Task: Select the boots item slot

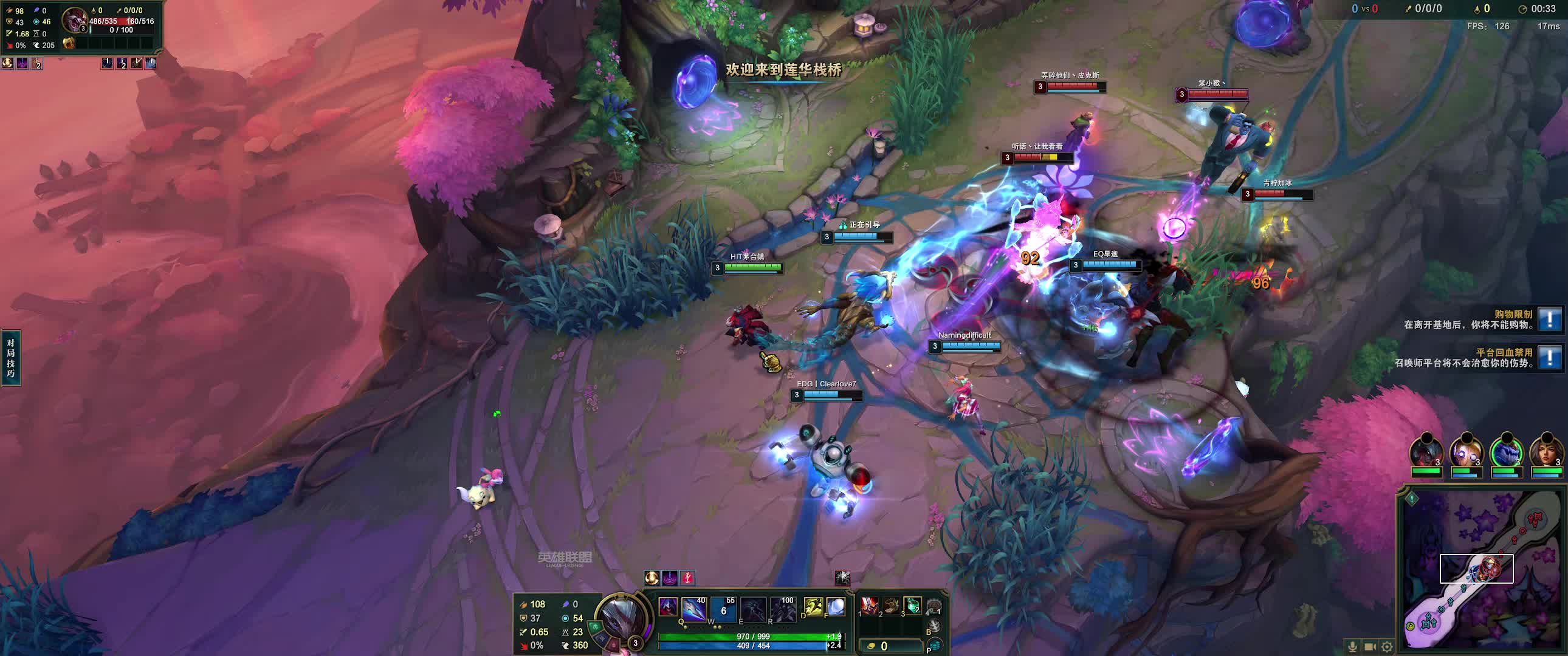Action: point(890,606)
